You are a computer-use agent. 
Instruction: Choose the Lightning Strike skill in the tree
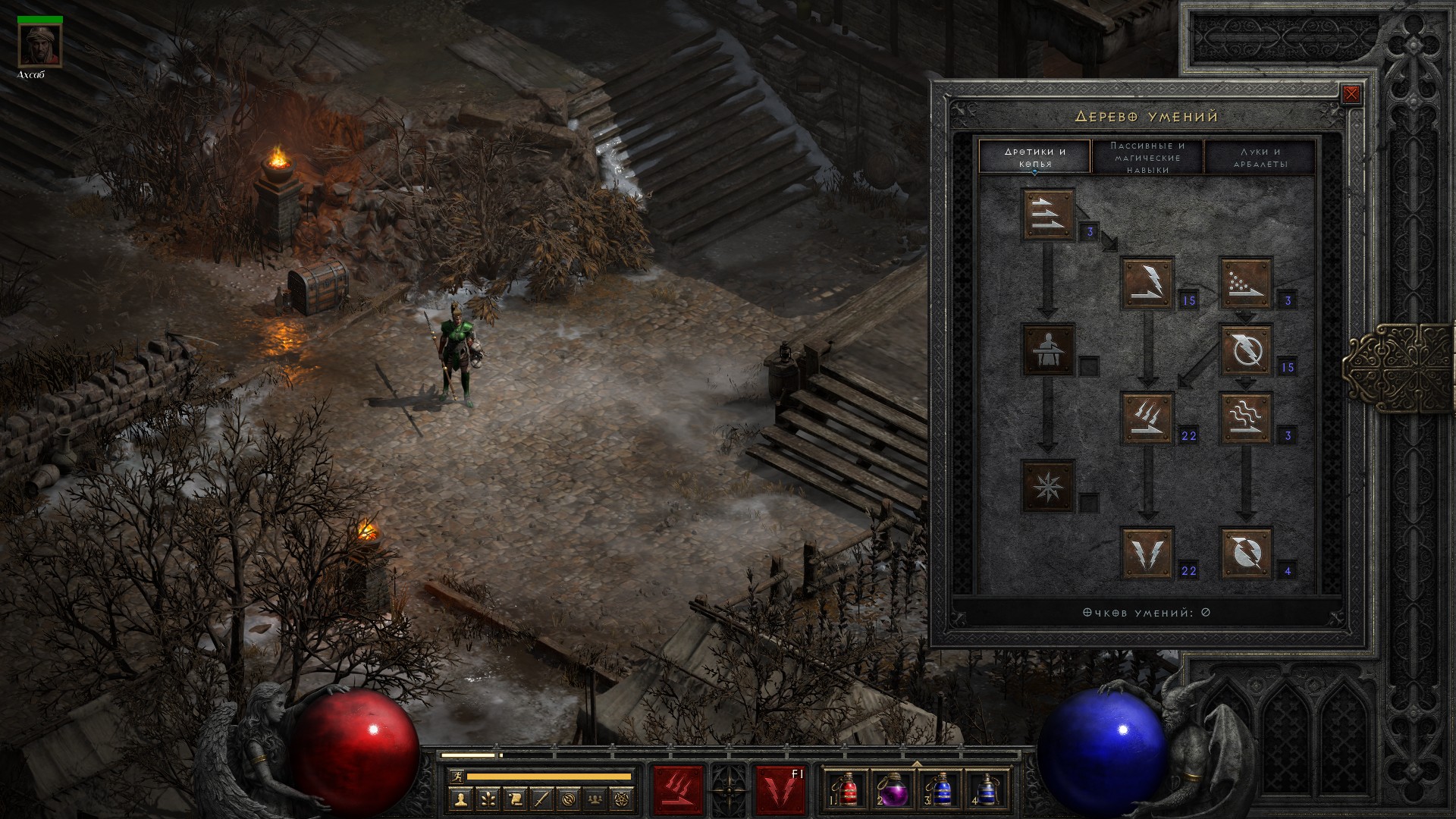(1147, 553)
